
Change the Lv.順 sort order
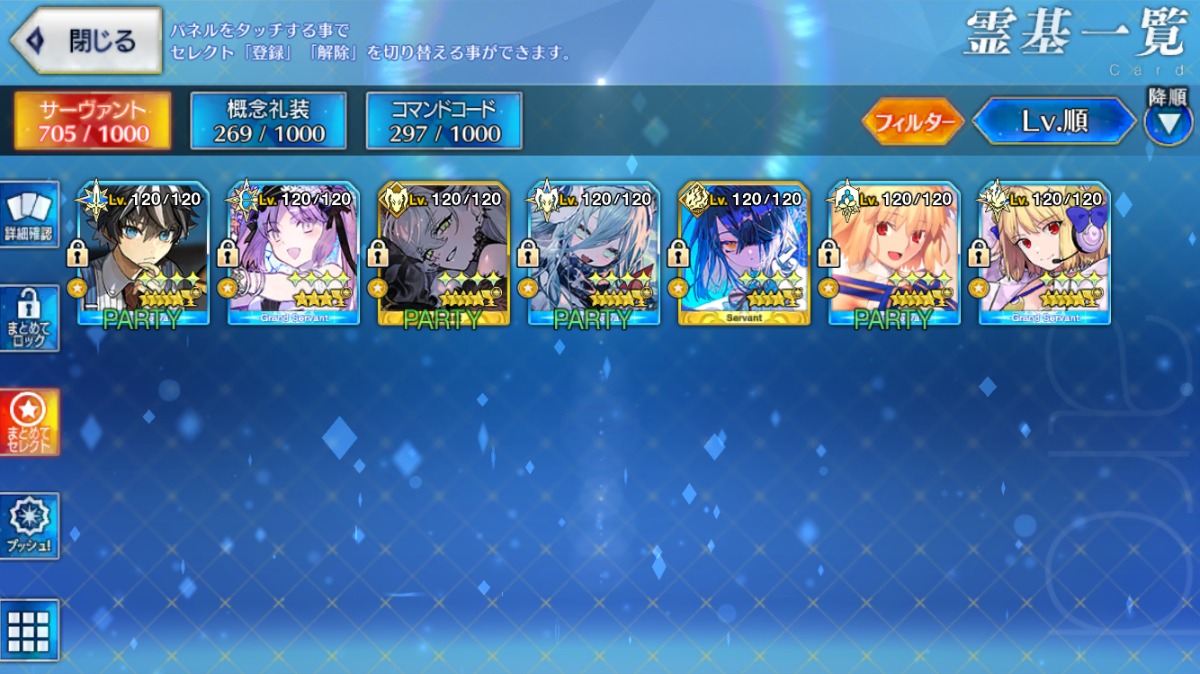pyautogui.click(x=1054, y=122)
